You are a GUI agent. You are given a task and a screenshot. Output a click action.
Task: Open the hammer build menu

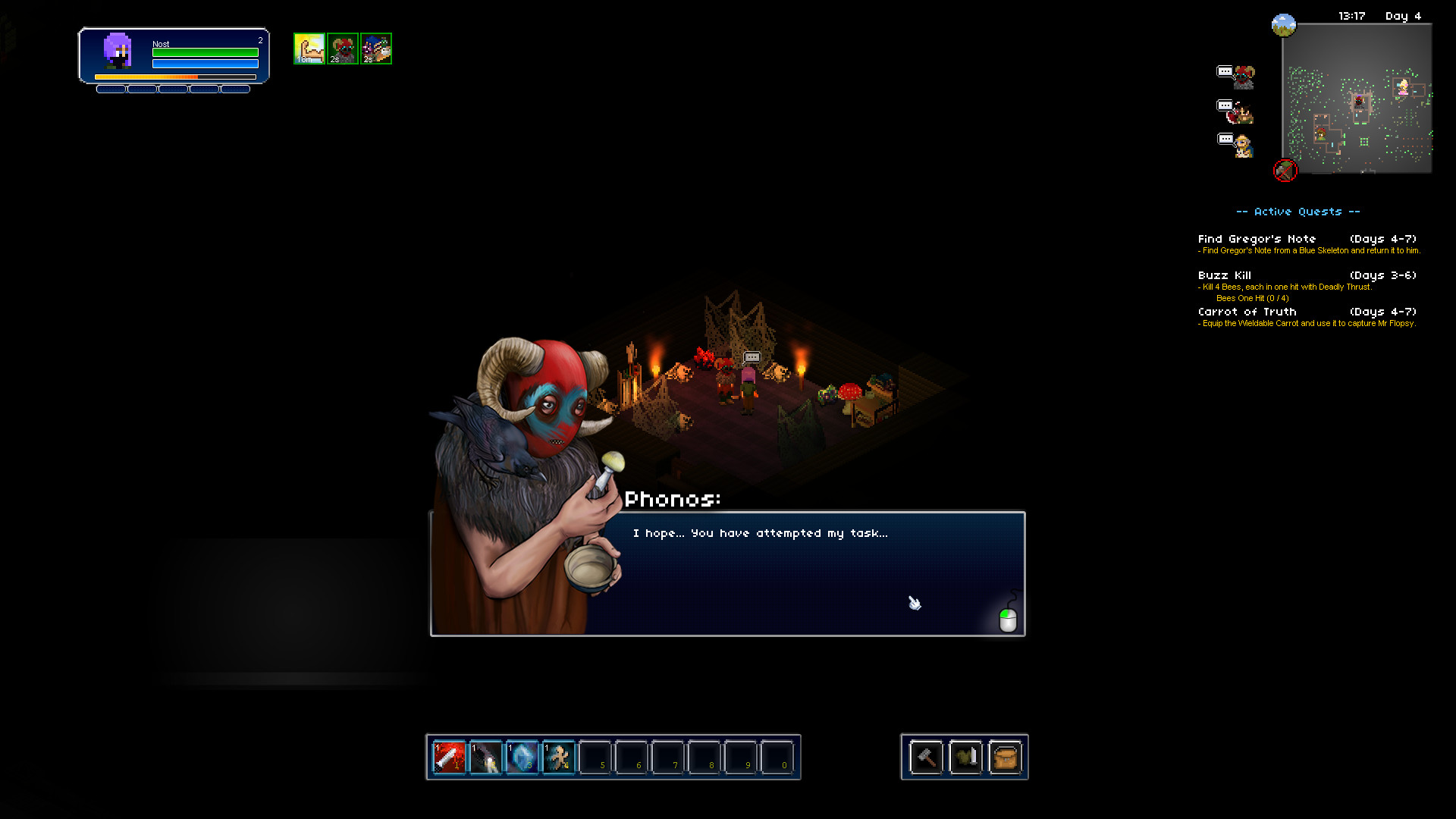[x=926, y=757]
